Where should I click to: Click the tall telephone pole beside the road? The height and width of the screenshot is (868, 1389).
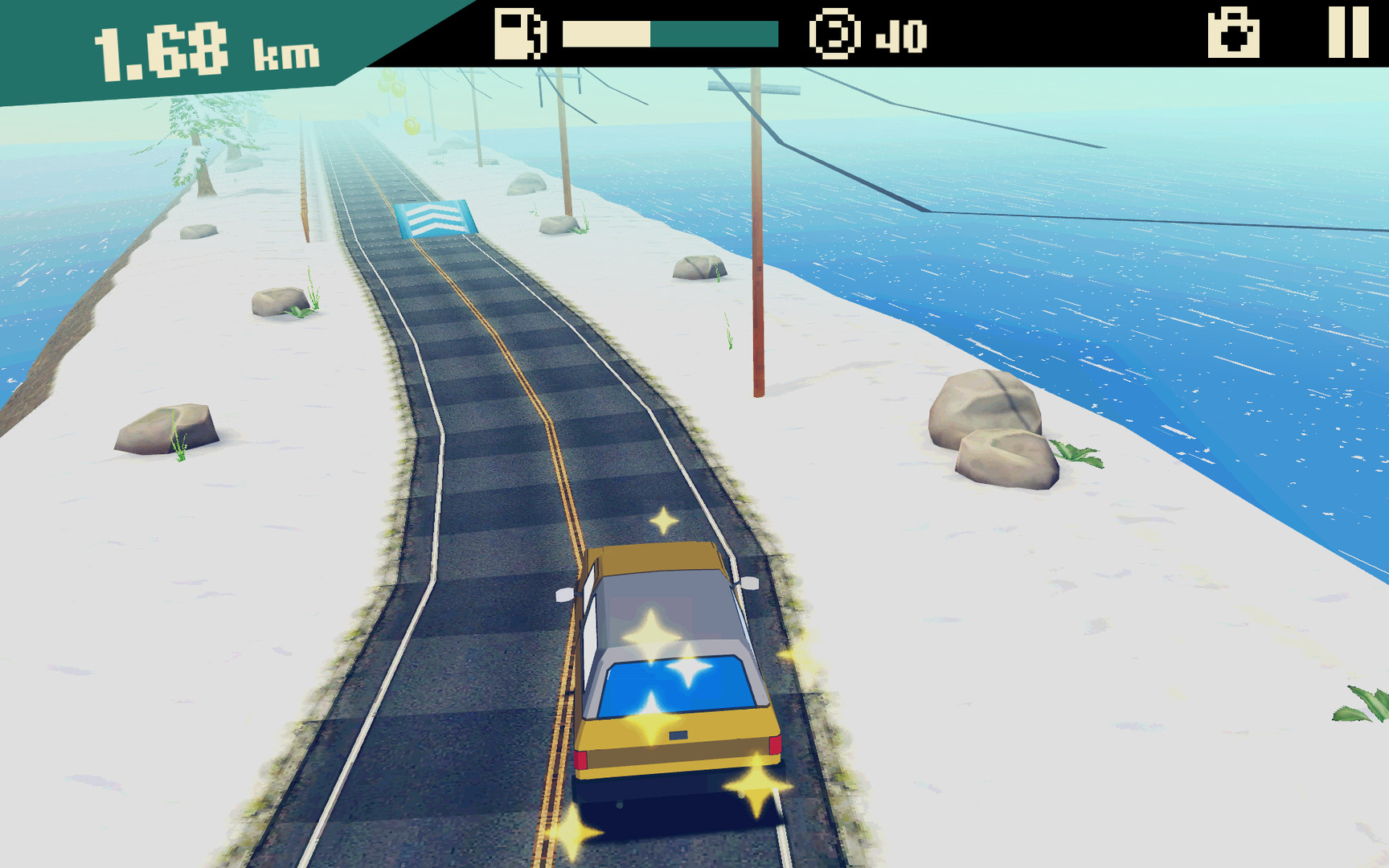tap(756, 225)
